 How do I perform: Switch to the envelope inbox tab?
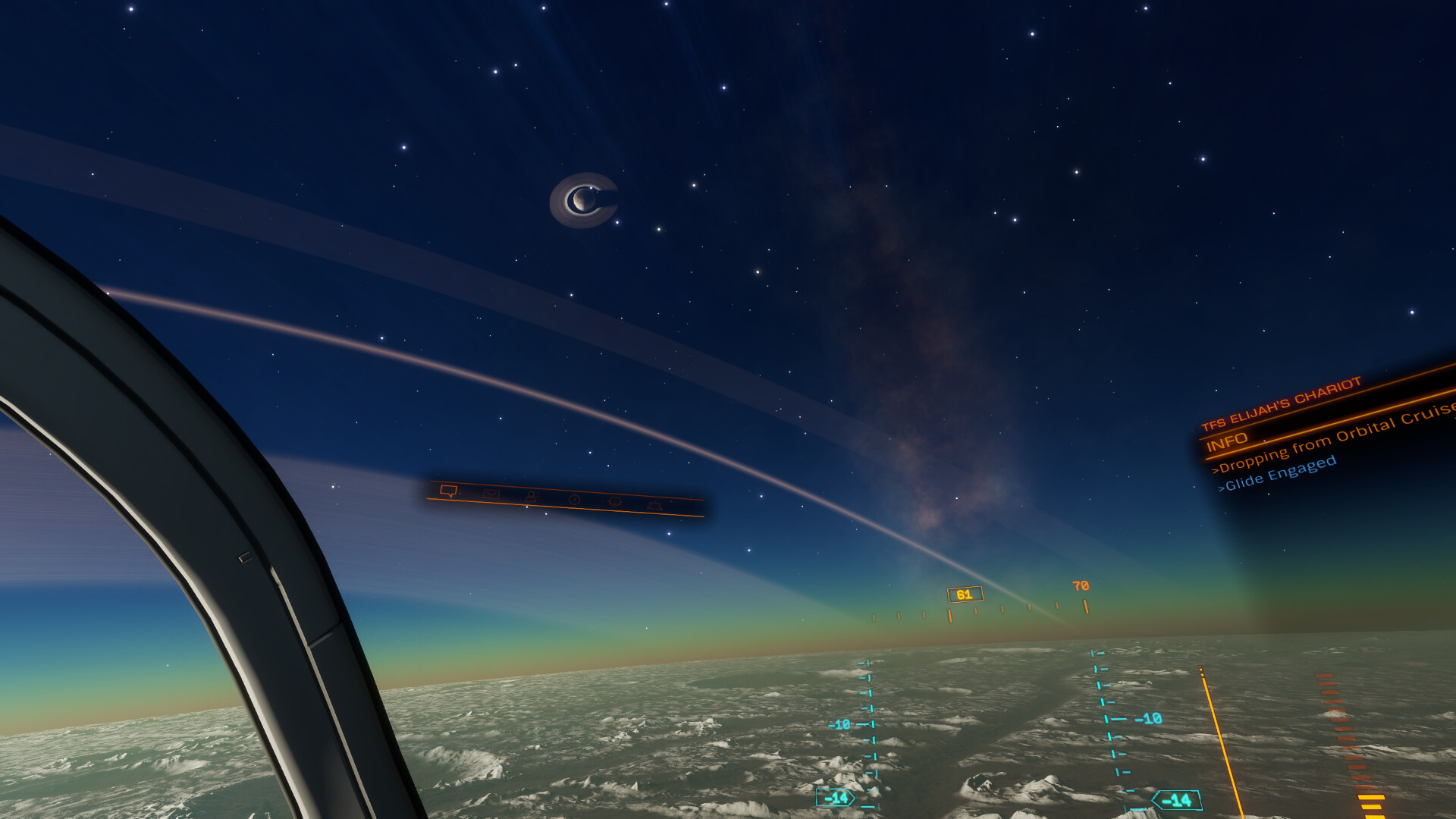[491, 494]
